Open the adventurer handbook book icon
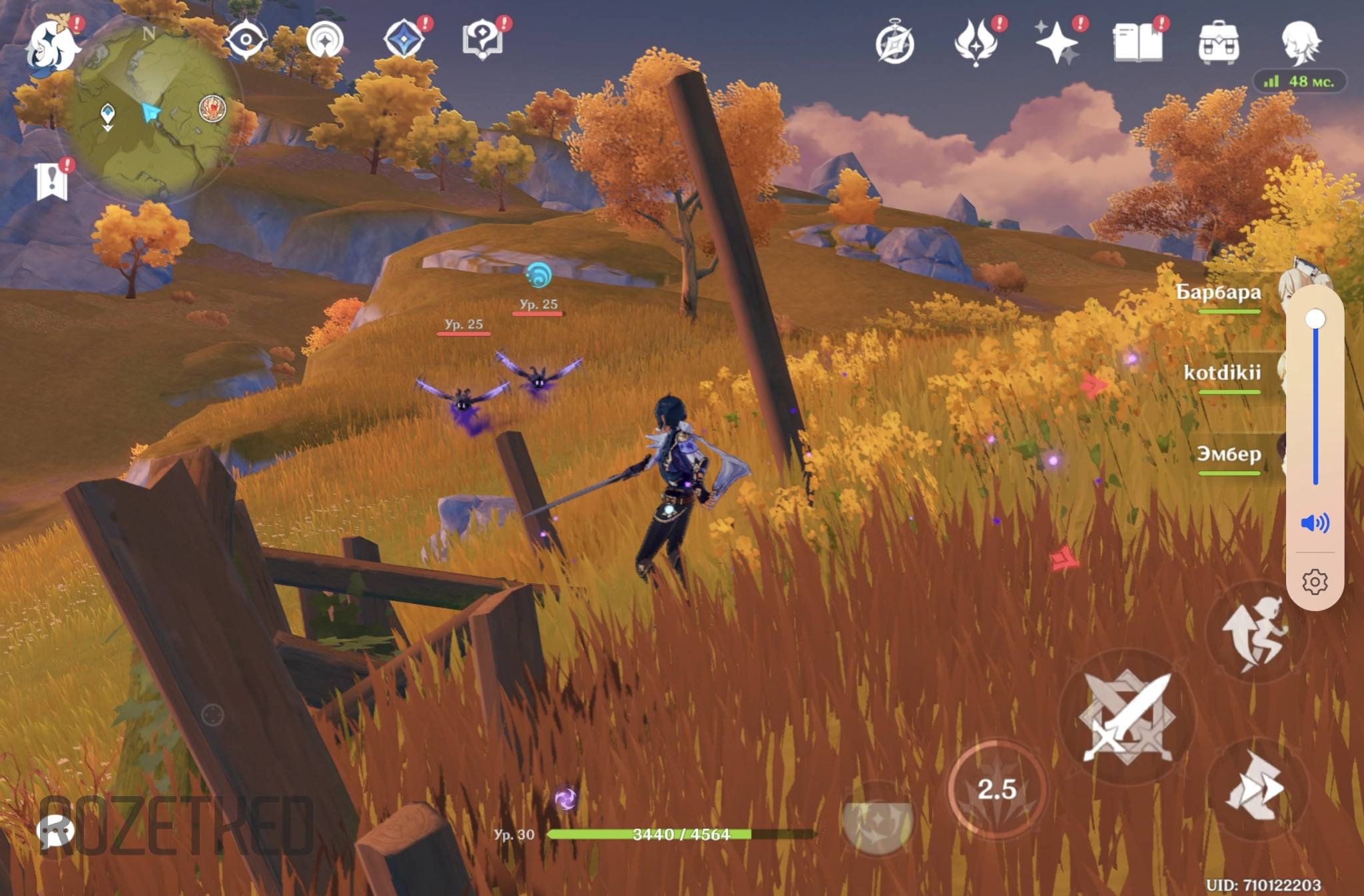The image size is (1364, 896). (1138, 42)
